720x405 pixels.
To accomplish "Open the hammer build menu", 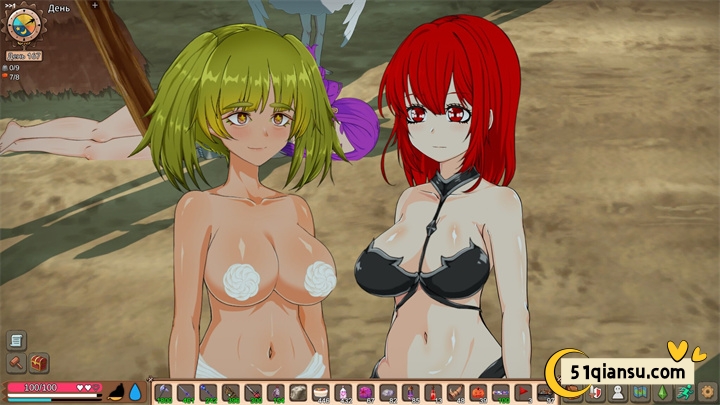I will pos(17,364).
